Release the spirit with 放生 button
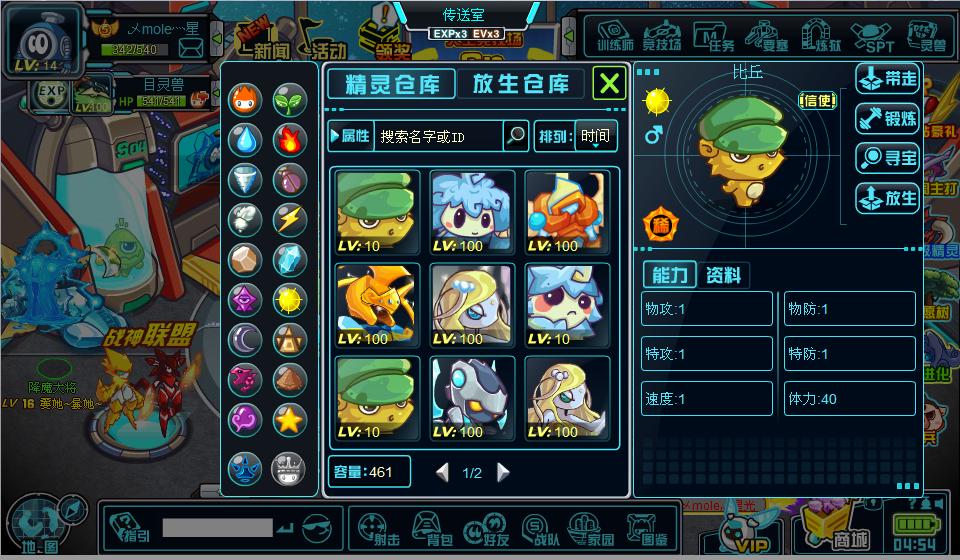960x560 pixels. [x=888, y=198]
